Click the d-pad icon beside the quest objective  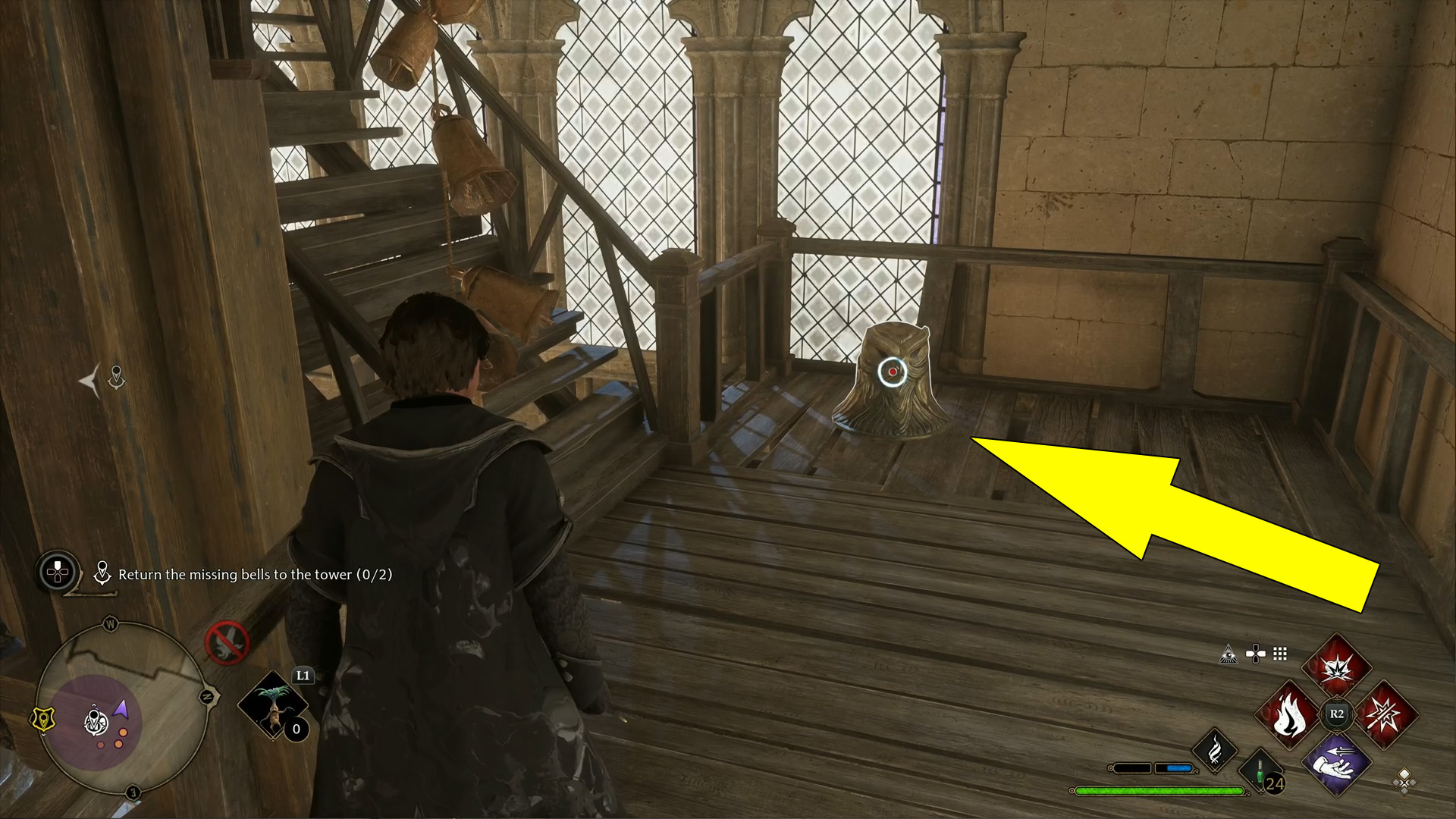pos(57,571)
